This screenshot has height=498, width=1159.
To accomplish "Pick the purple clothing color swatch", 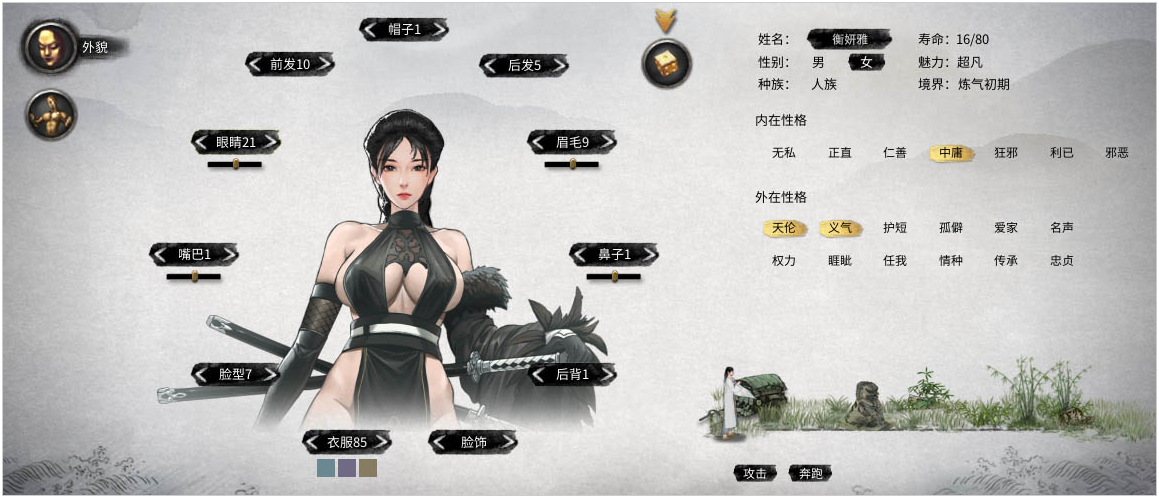I will coord(347,468).
